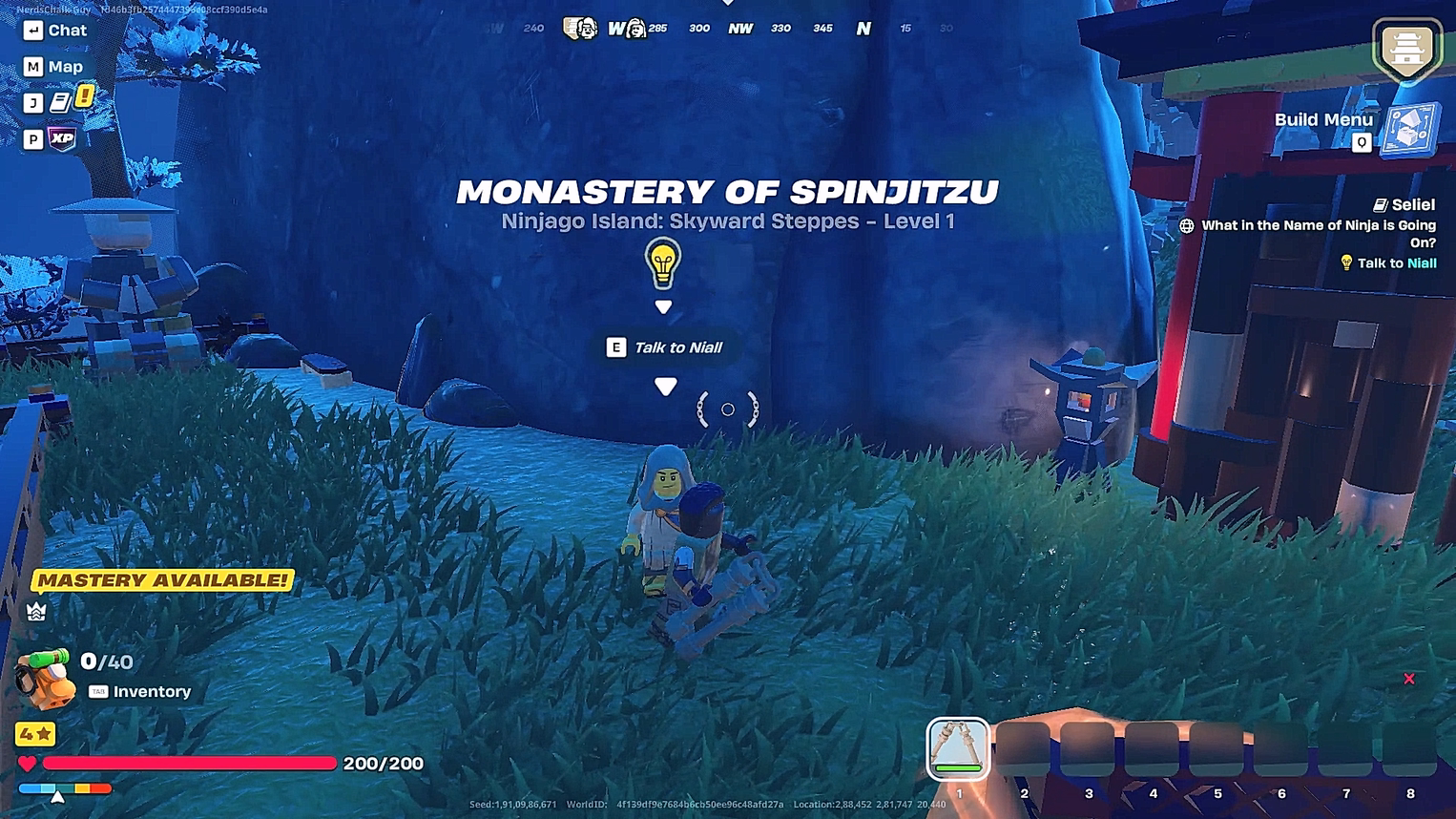Viewport: 1456px width, 819px height.
Task: Expand the arrow under the Talk to Niall prompt
Action: [663, 387]
